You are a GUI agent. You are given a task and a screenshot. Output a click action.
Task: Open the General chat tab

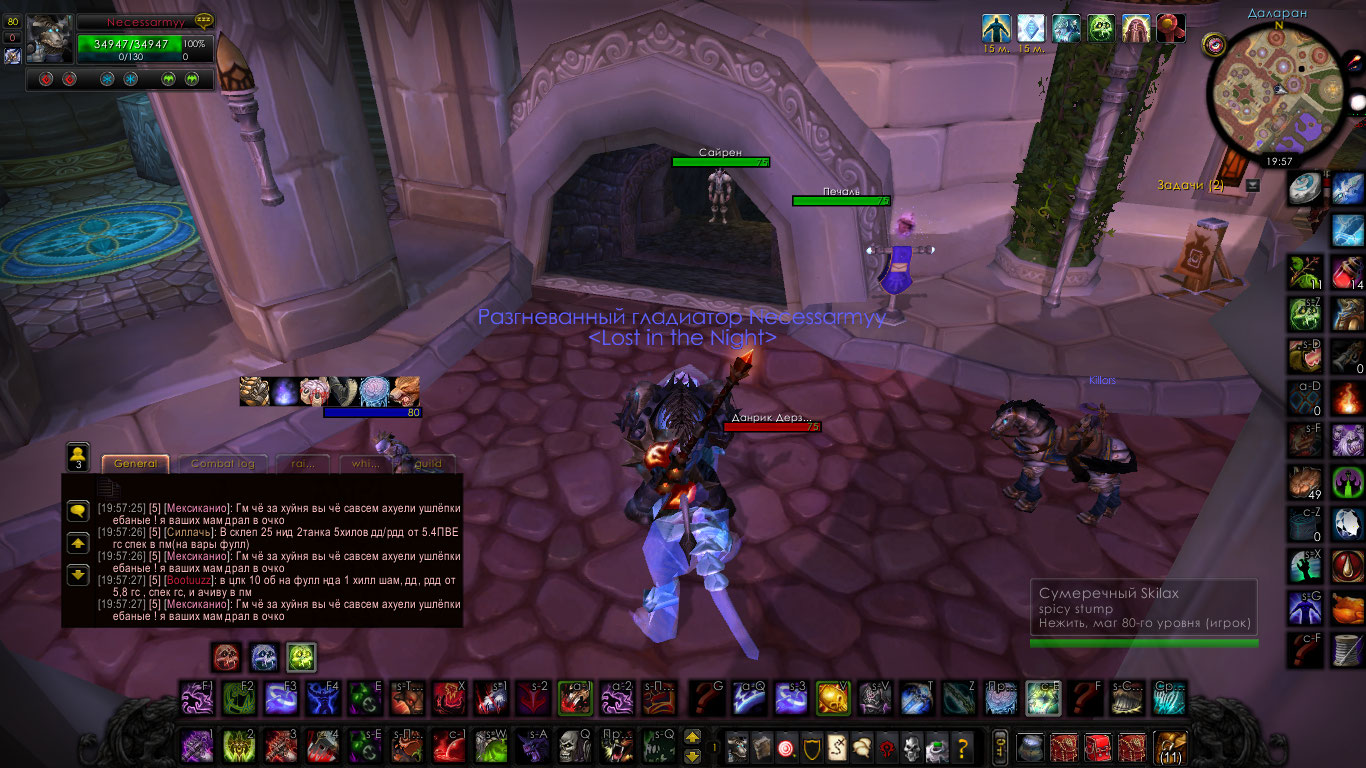click(x=135, y=463)
